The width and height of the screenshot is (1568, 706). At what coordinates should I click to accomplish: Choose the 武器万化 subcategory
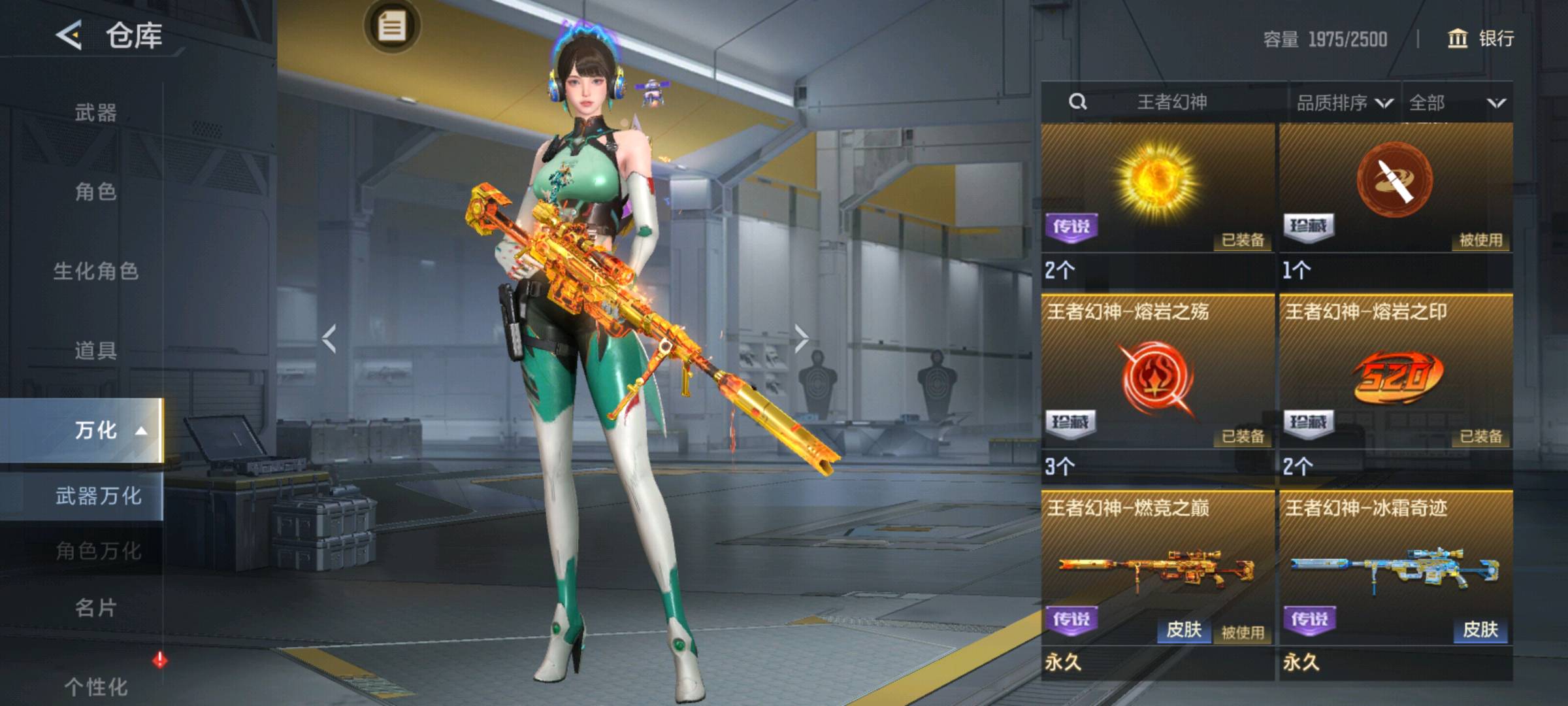98,496
